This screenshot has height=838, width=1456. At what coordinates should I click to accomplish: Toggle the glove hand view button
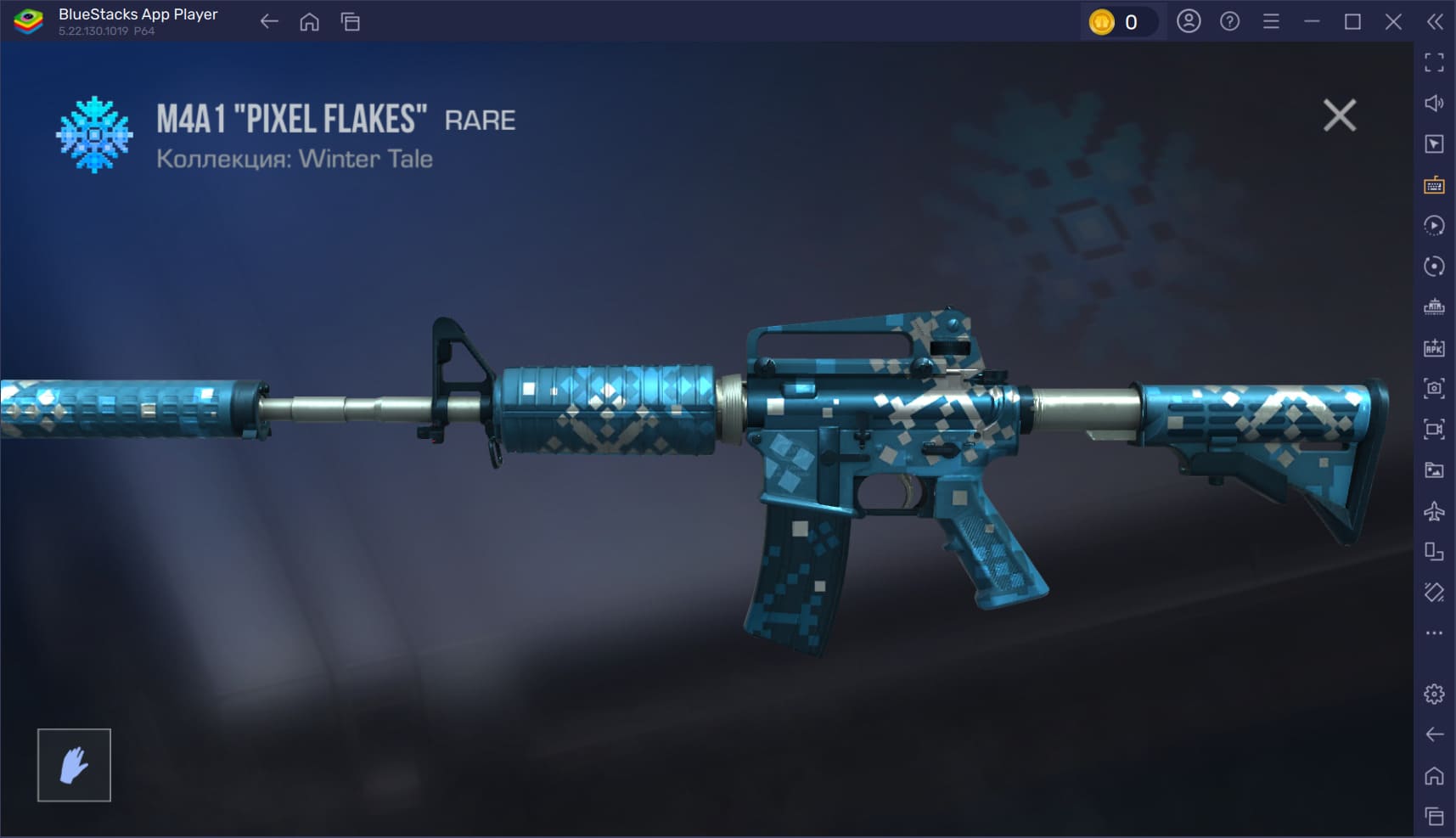pos(74,765)
